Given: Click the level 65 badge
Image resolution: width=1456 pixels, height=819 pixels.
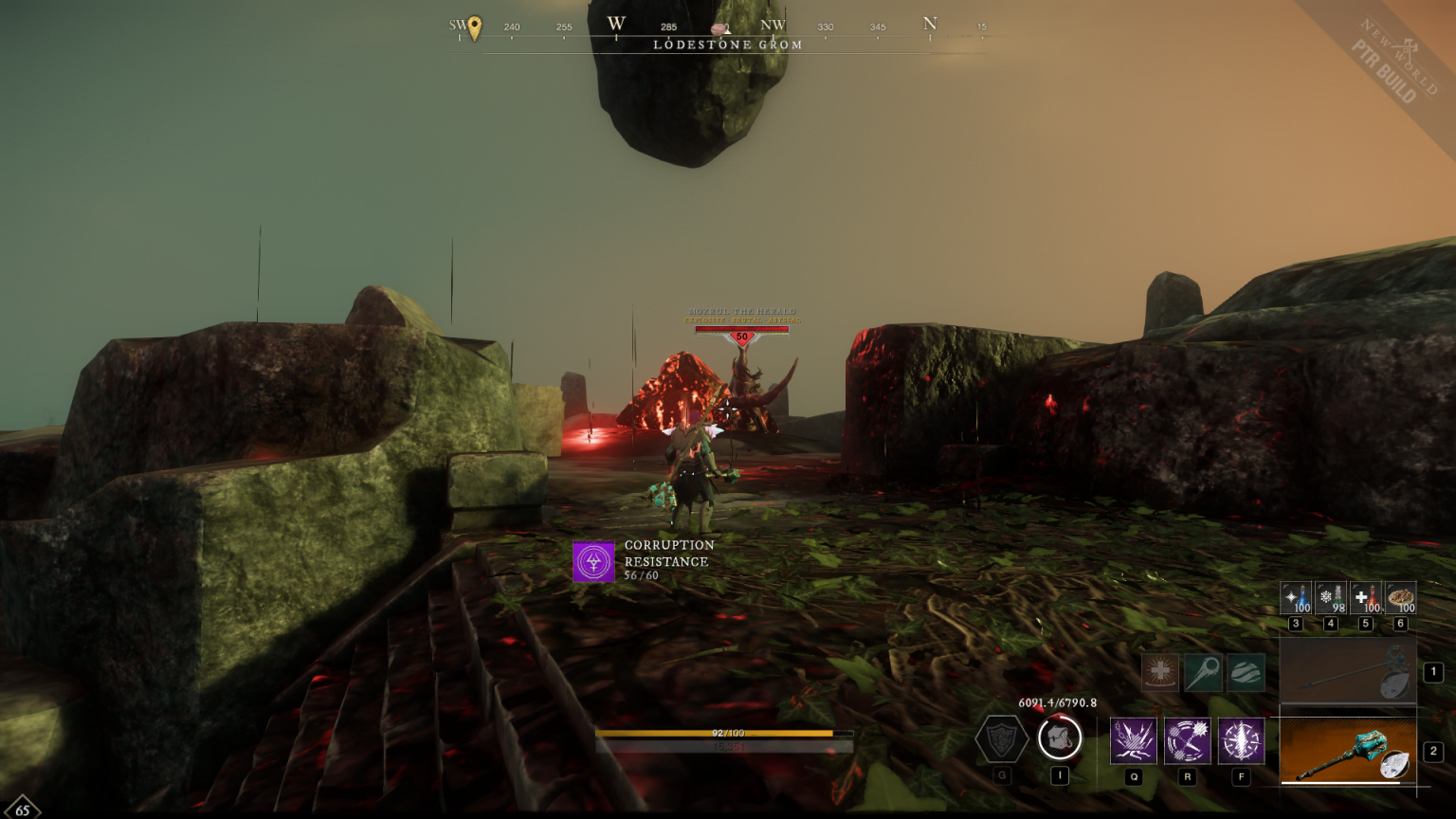Looking at the screenshot, I should point(21,810).
